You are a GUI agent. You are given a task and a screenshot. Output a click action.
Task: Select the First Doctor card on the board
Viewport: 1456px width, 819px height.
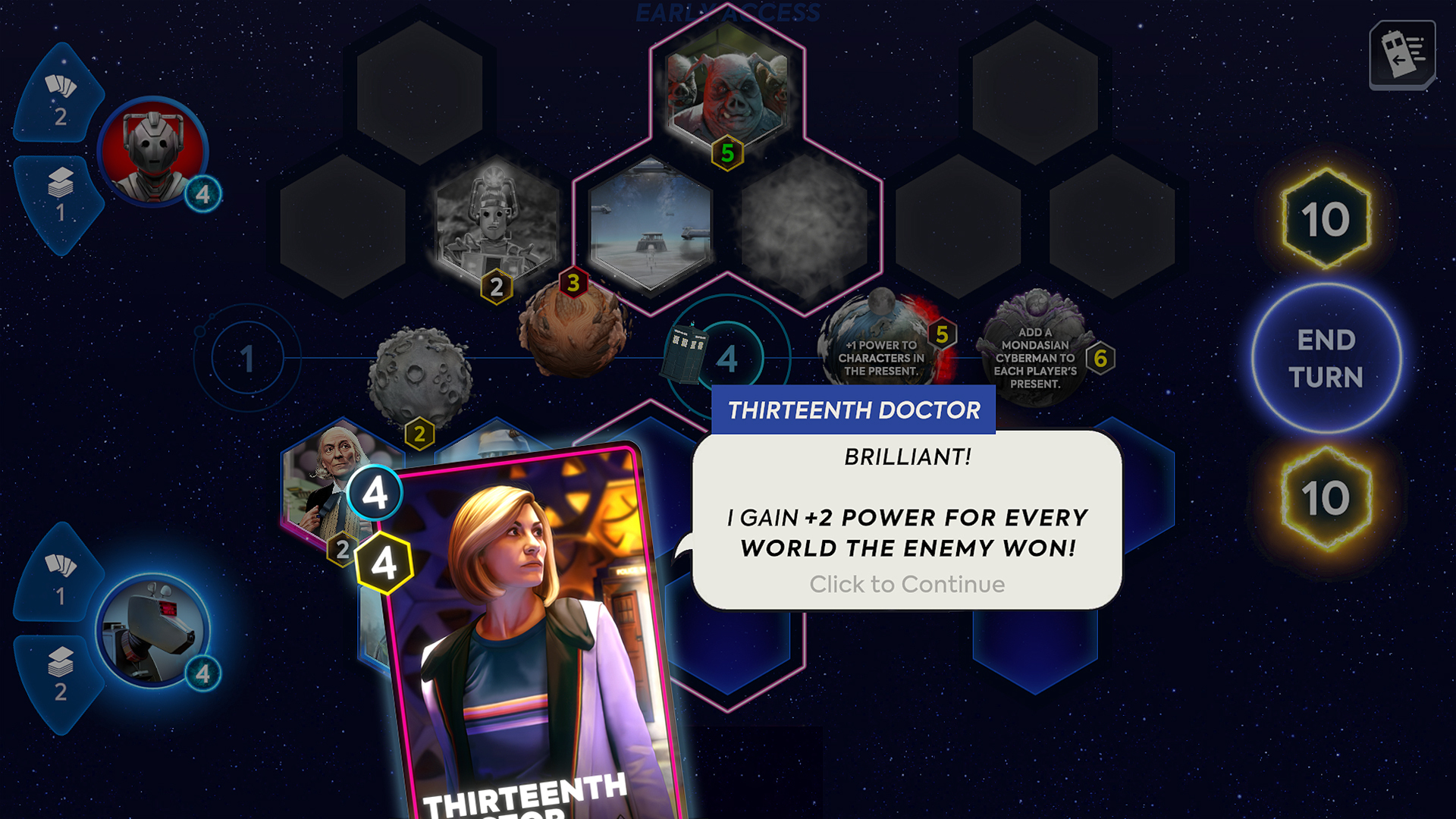click(x=330, y=485)
